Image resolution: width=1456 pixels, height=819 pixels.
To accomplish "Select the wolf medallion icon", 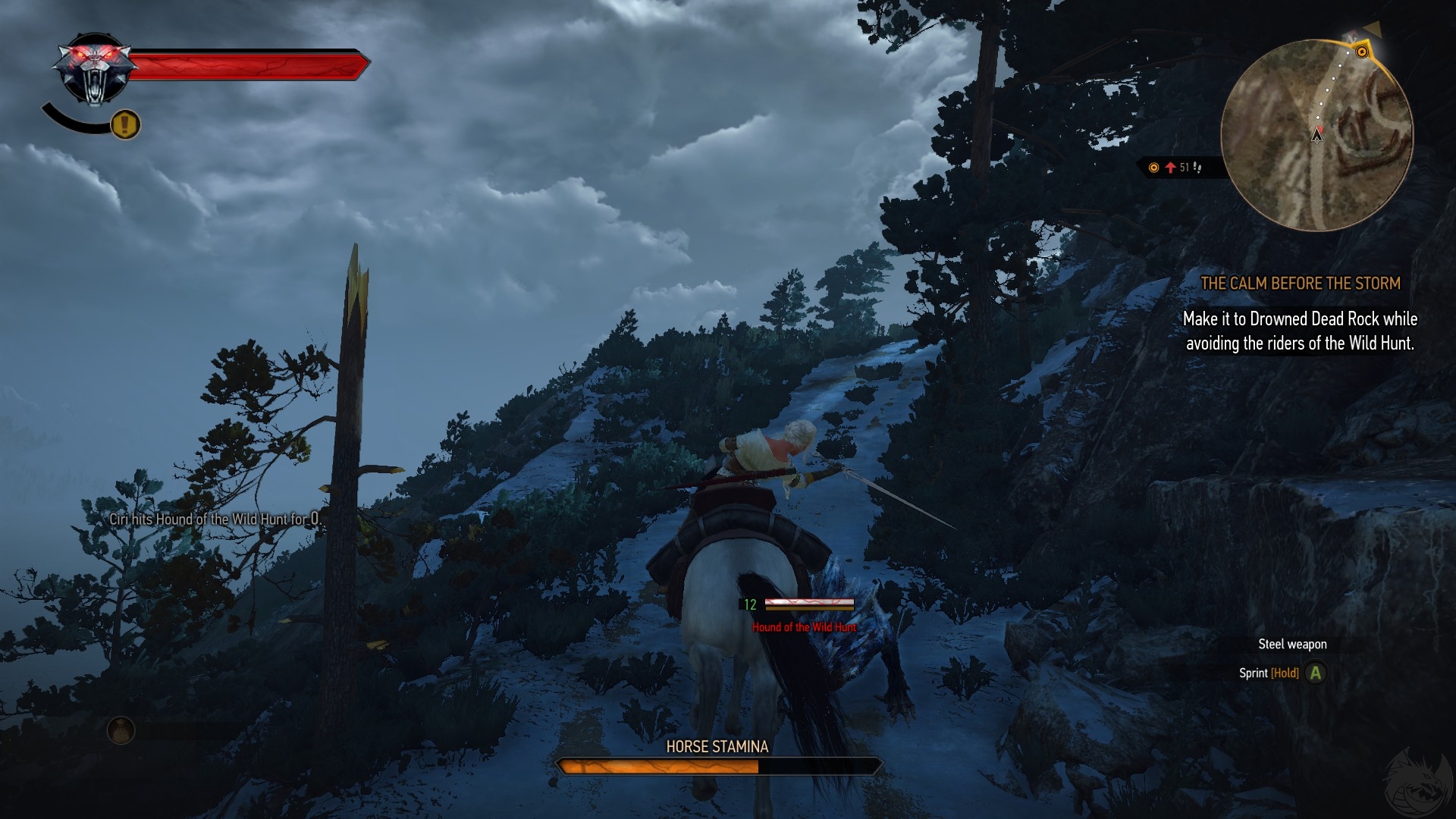I will pos(94,70).
